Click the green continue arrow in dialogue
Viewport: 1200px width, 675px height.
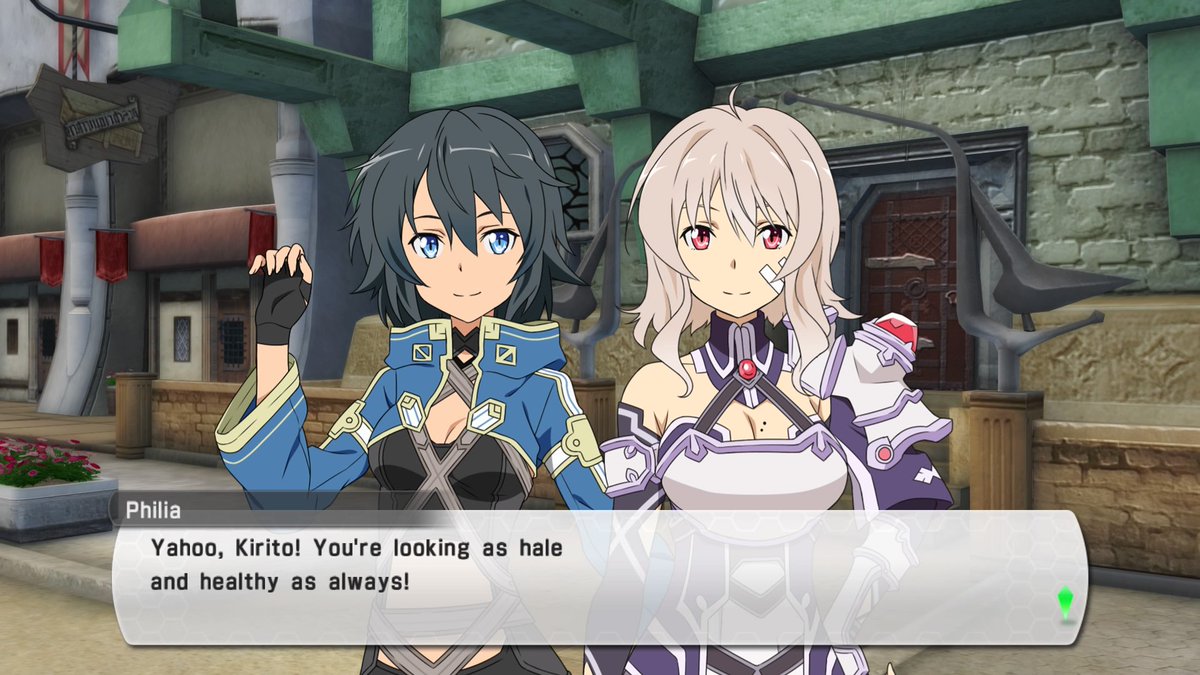[1065, 602]
